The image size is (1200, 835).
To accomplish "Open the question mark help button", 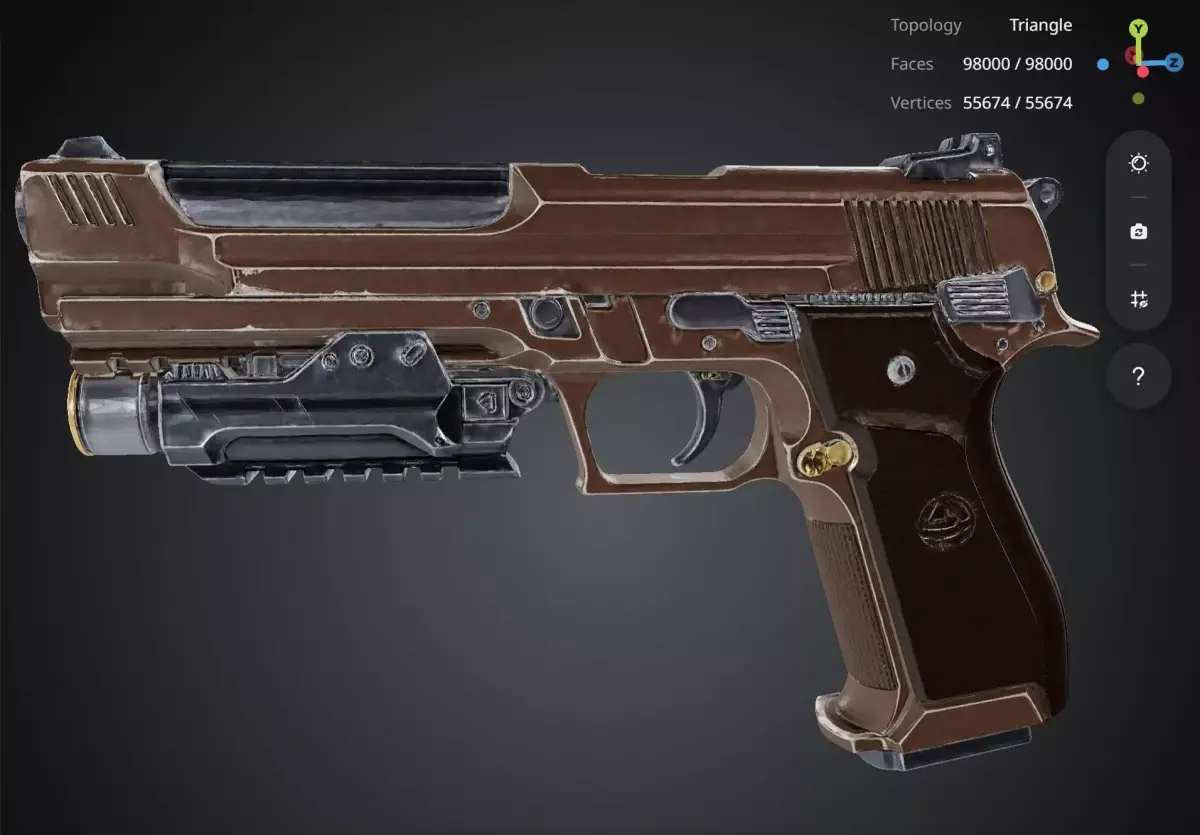I will (x=1138, y=377).
